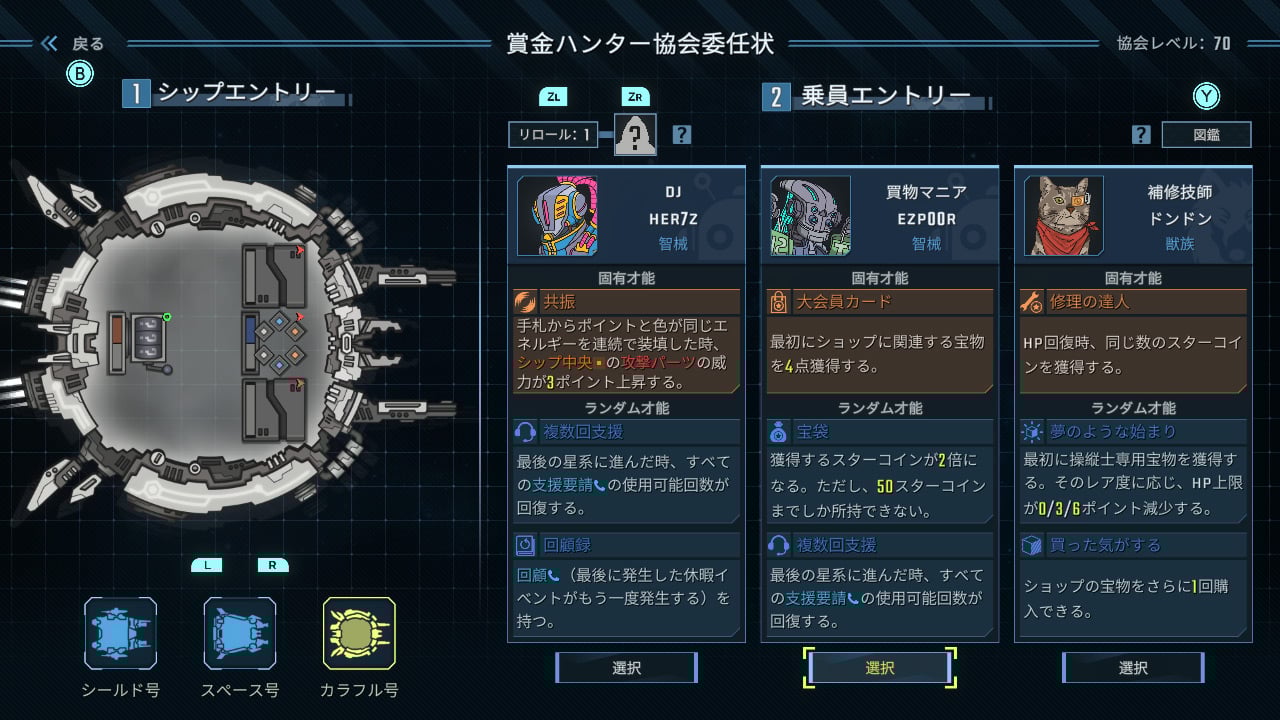
Task: Choose 選択 below 補修技師 ドンドン
Action: coord(1133,668)
